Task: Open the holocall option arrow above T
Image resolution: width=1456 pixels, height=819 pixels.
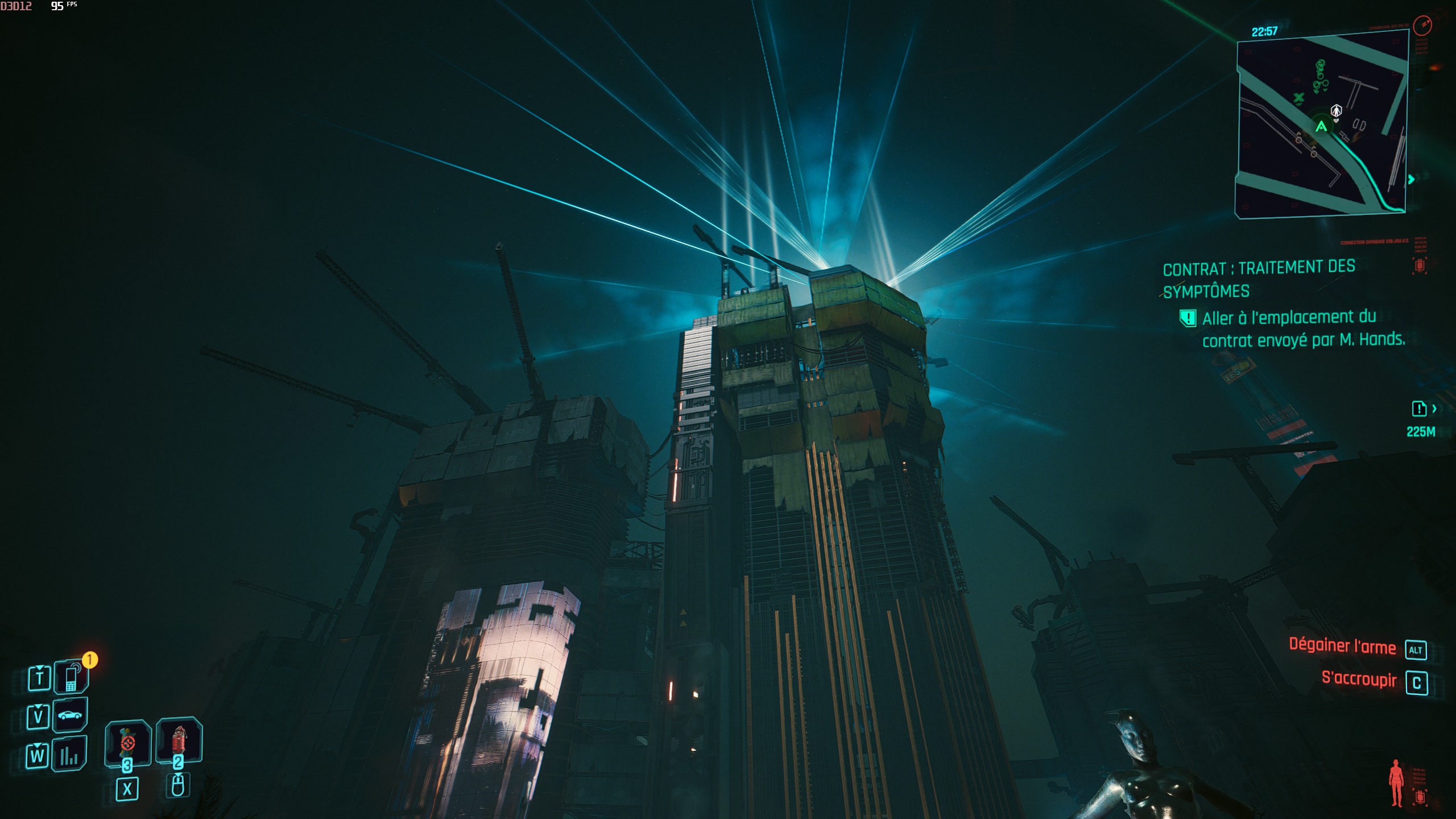Action: click(39, 668)
